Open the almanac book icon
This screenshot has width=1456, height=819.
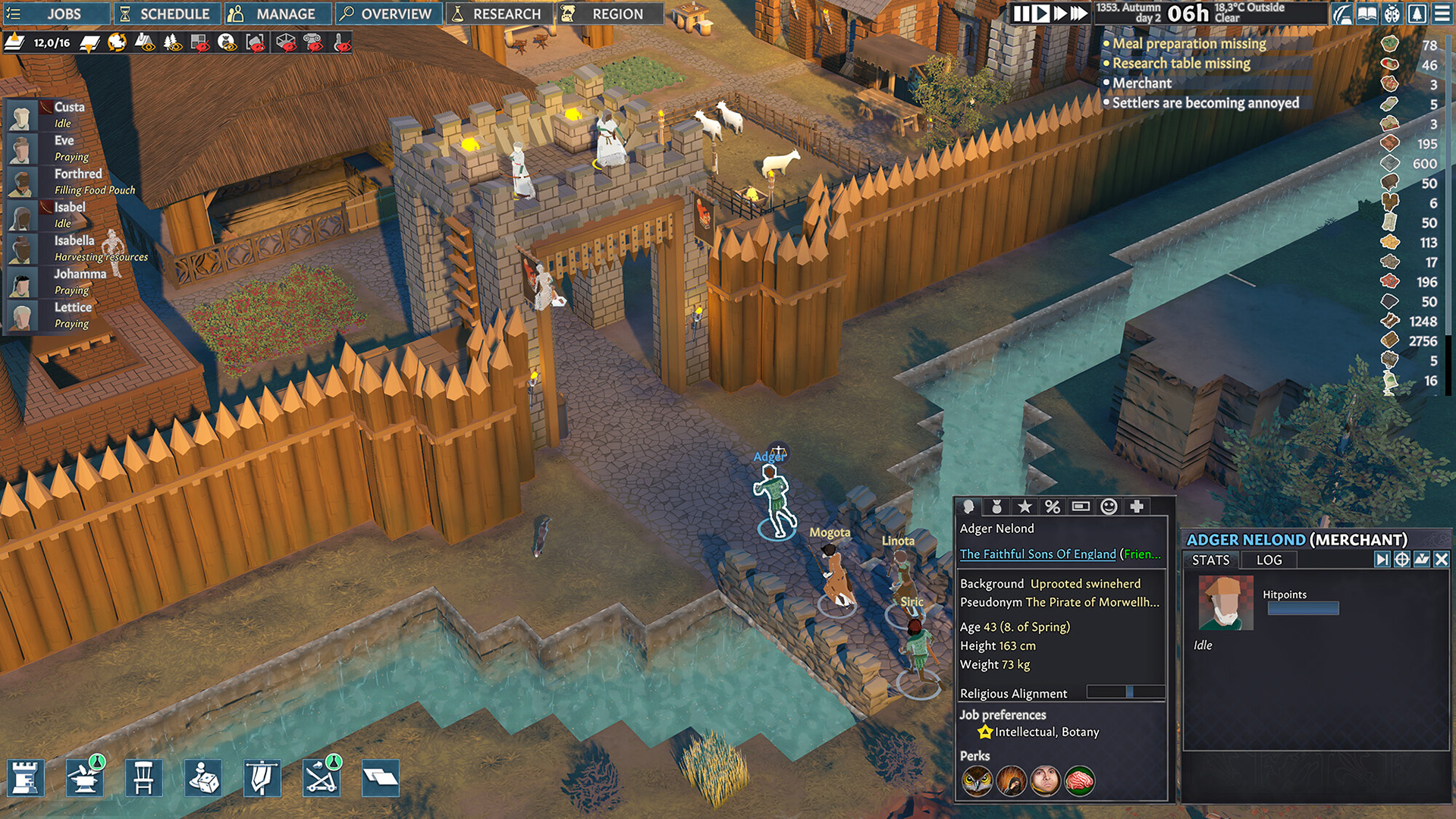(1367, 14)
